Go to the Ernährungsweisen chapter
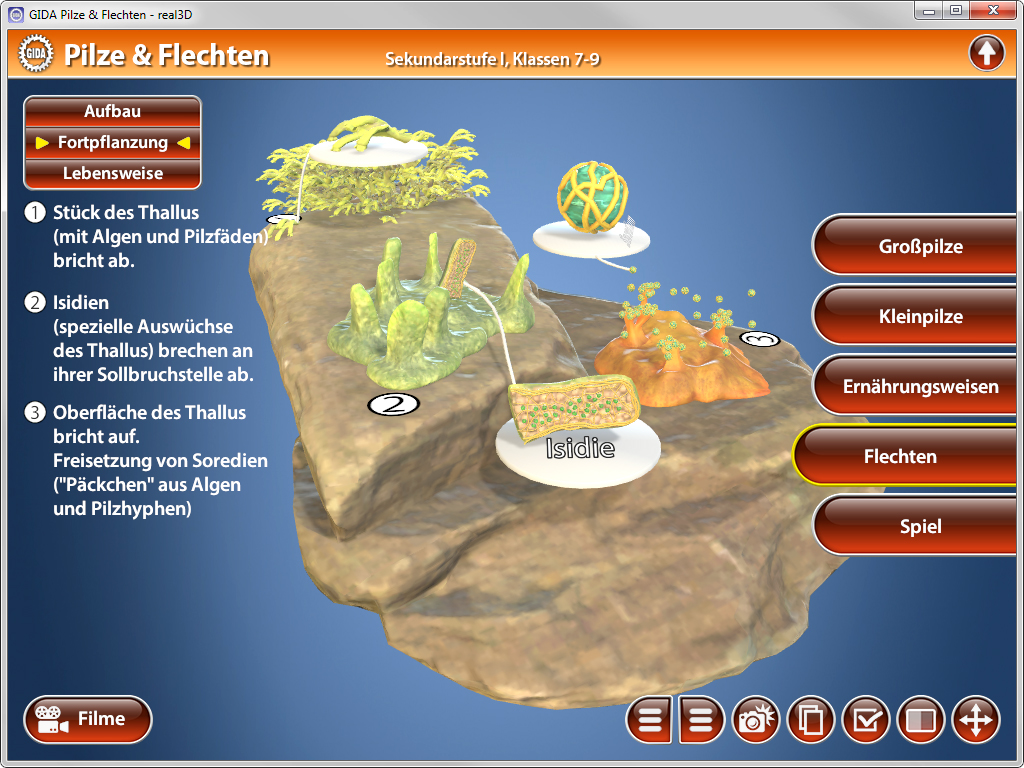 pos(920,386)
